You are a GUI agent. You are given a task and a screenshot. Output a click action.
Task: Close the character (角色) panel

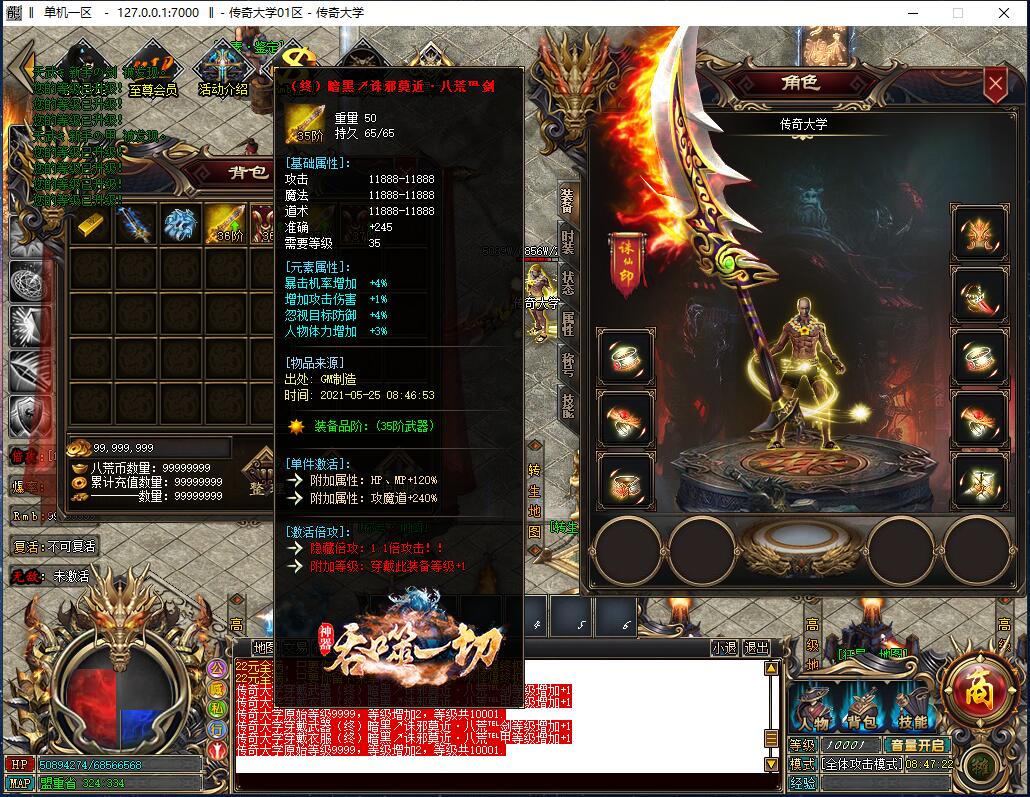pos(995,85)
